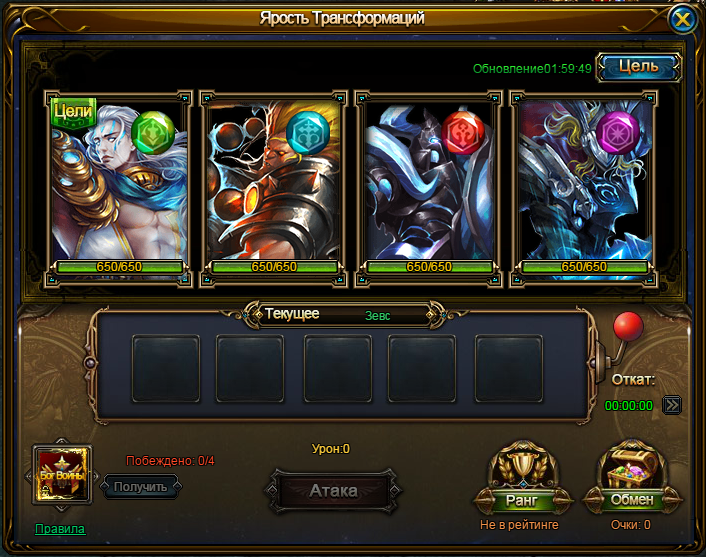Click the Атака button
706x557 pixels.
coord(333,491)
